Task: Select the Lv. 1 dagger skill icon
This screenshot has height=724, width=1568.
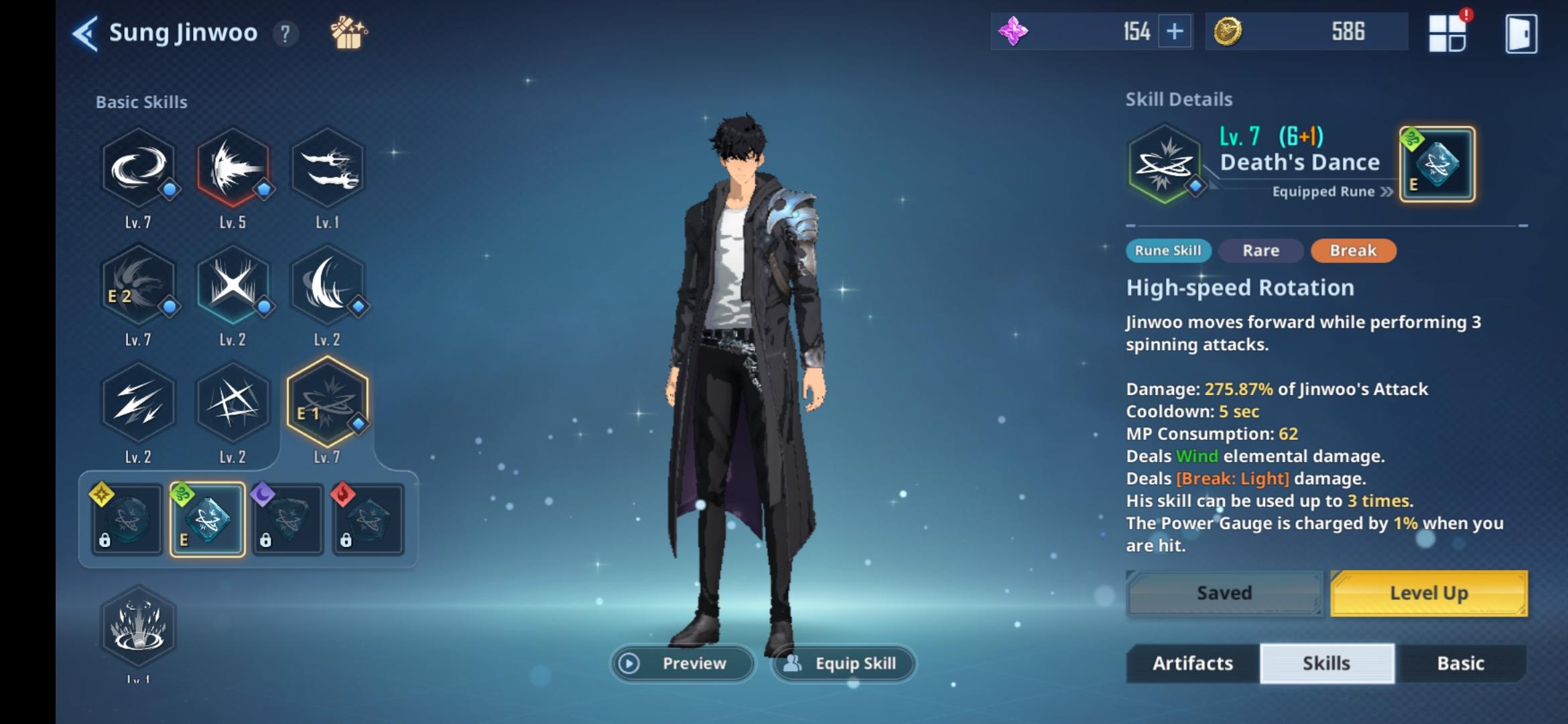Action: click(x=328, y=168)
